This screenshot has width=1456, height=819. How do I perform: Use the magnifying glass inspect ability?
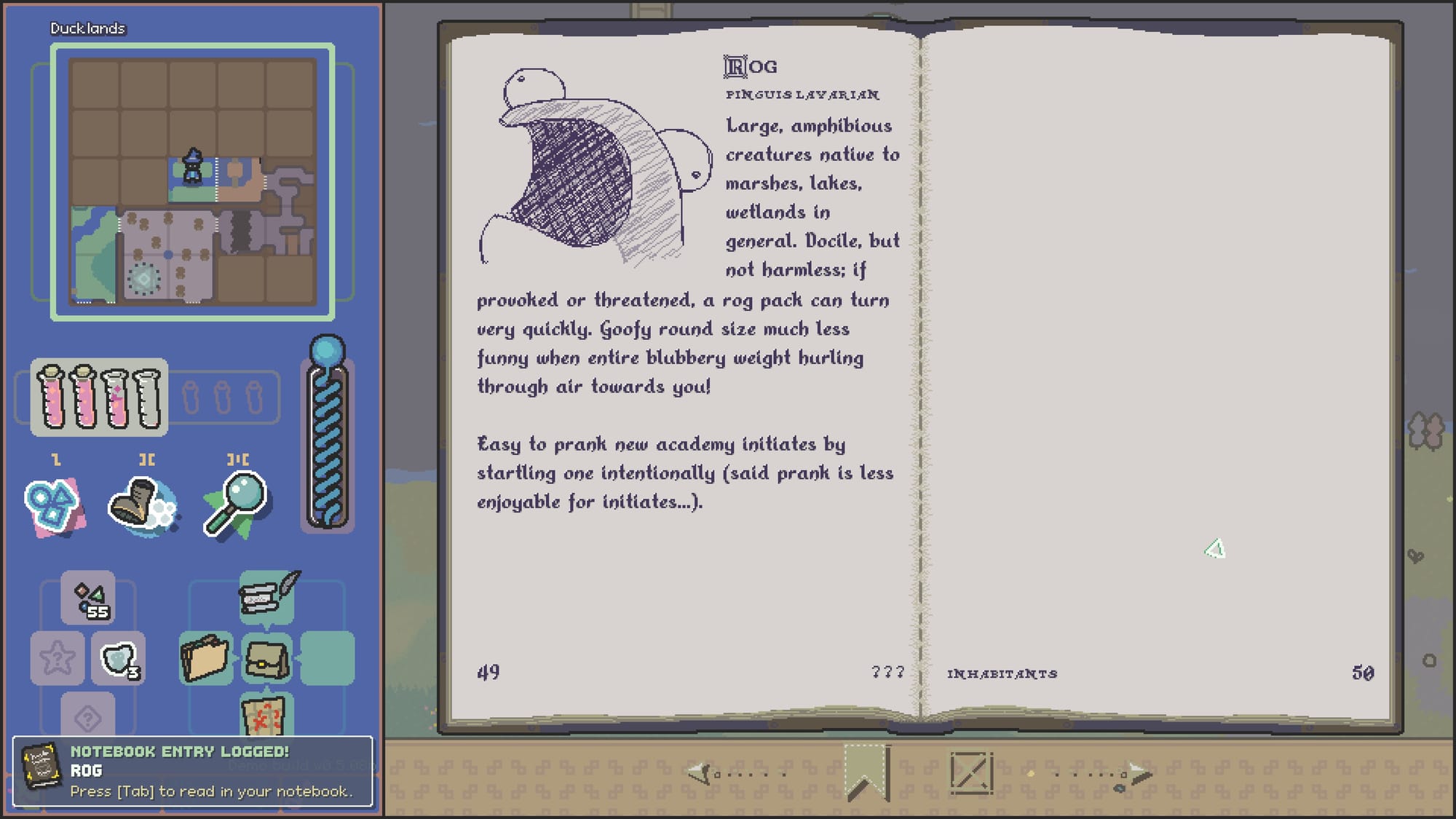[x=235, y=505]
